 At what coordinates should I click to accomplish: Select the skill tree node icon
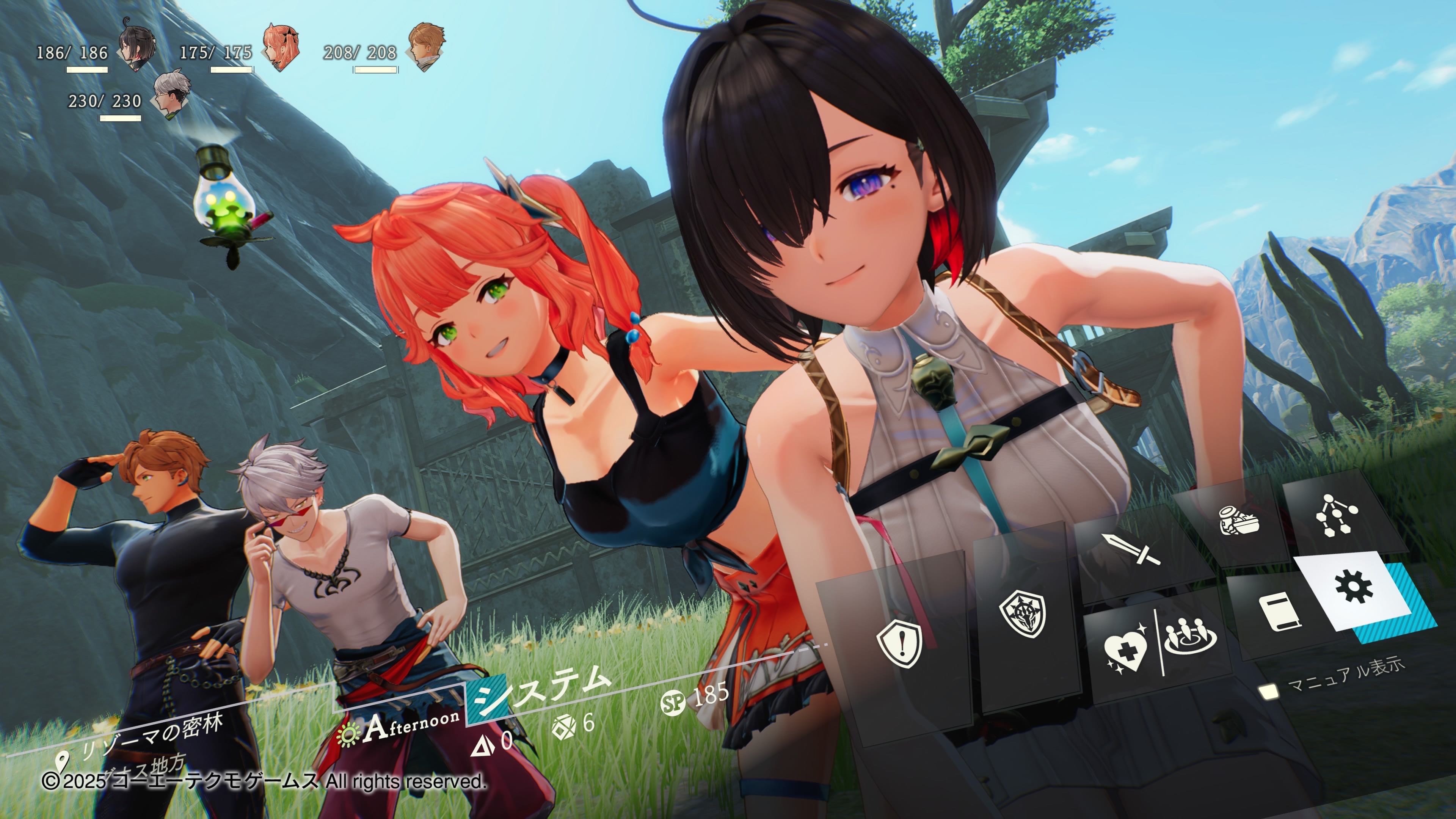(x=1336, y=515)
